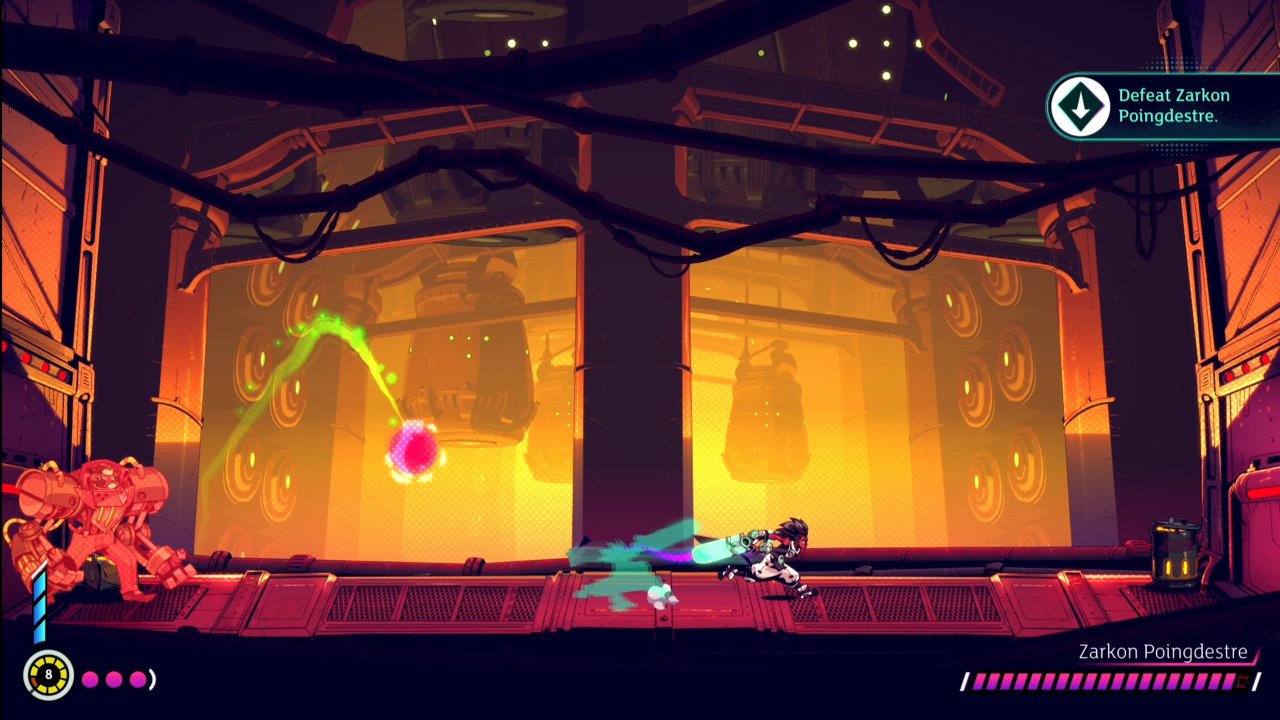The image size is (1280, 720).
Task: Click the objective text Defeat Zarkon Poingdestre
Action: click(x=1170, y=105)
